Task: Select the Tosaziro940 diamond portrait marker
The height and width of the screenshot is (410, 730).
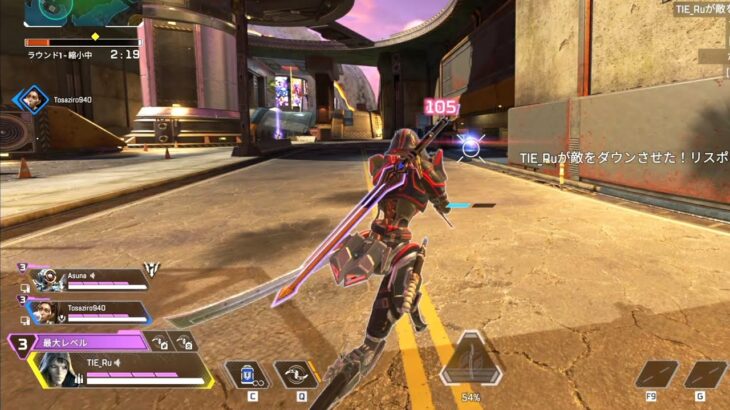Action: pyautogui.click(x=31, y=99)
